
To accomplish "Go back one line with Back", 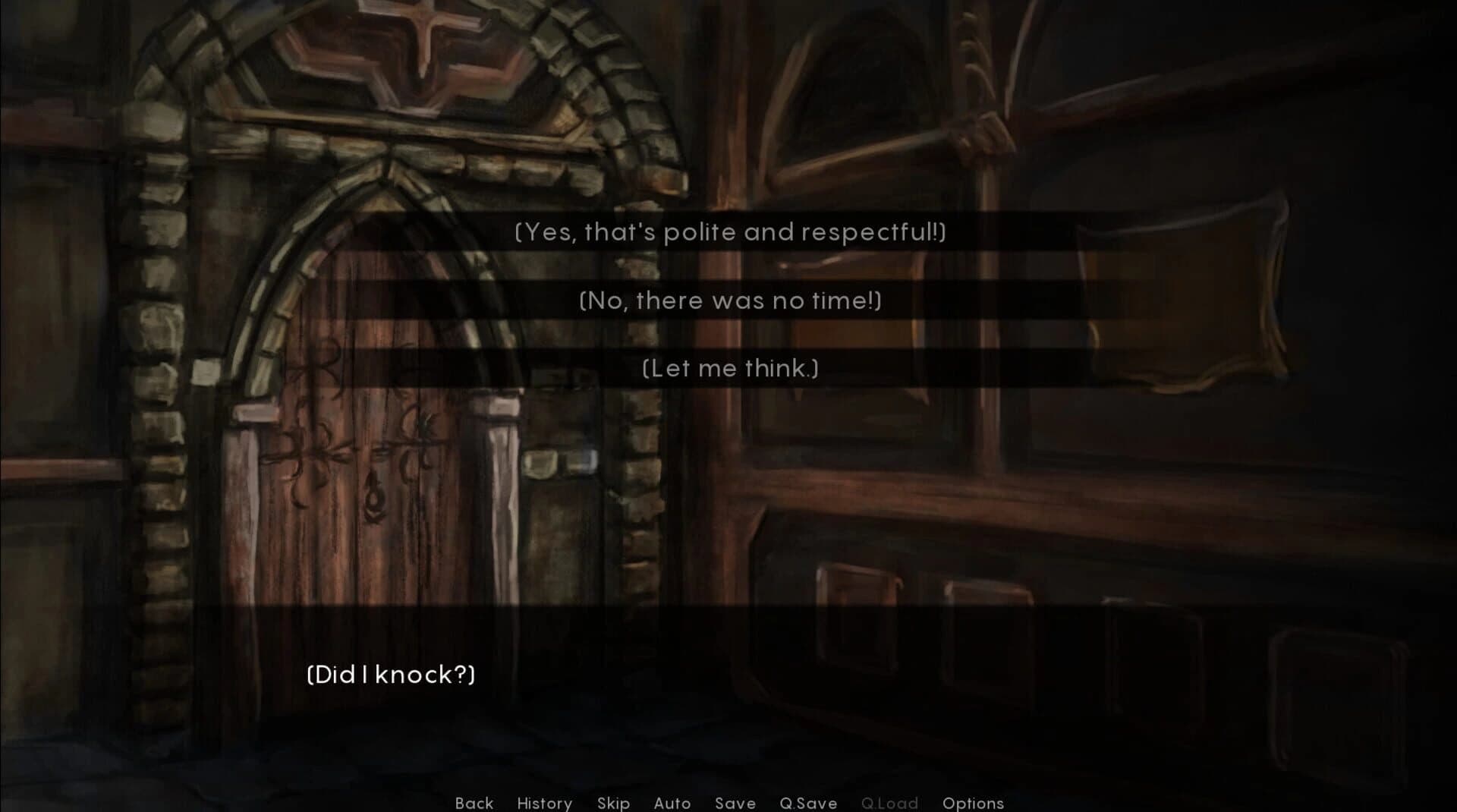I will (474, 803).
